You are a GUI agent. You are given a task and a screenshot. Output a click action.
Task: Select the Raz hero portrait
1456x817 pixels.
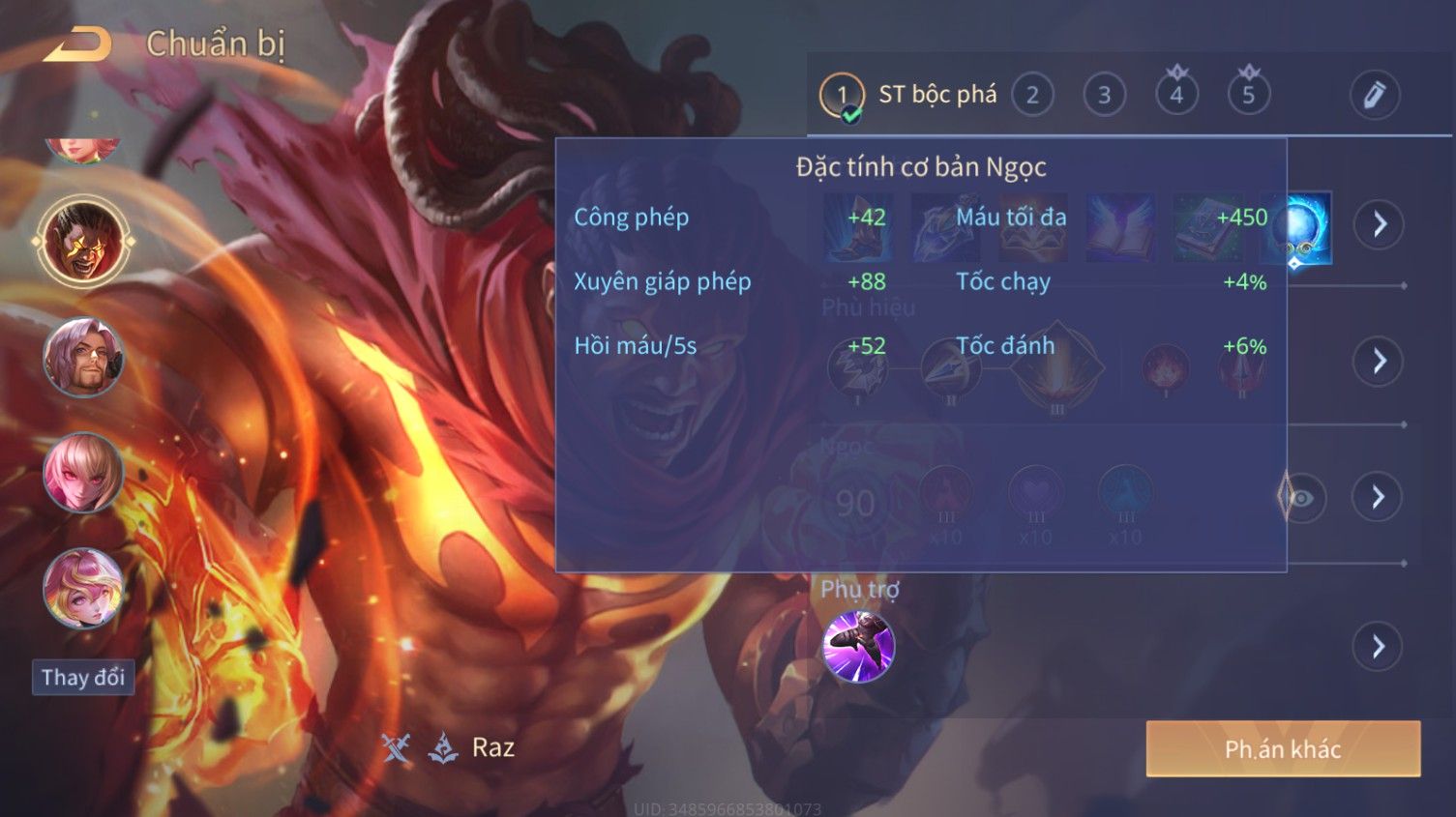point(83,241)
